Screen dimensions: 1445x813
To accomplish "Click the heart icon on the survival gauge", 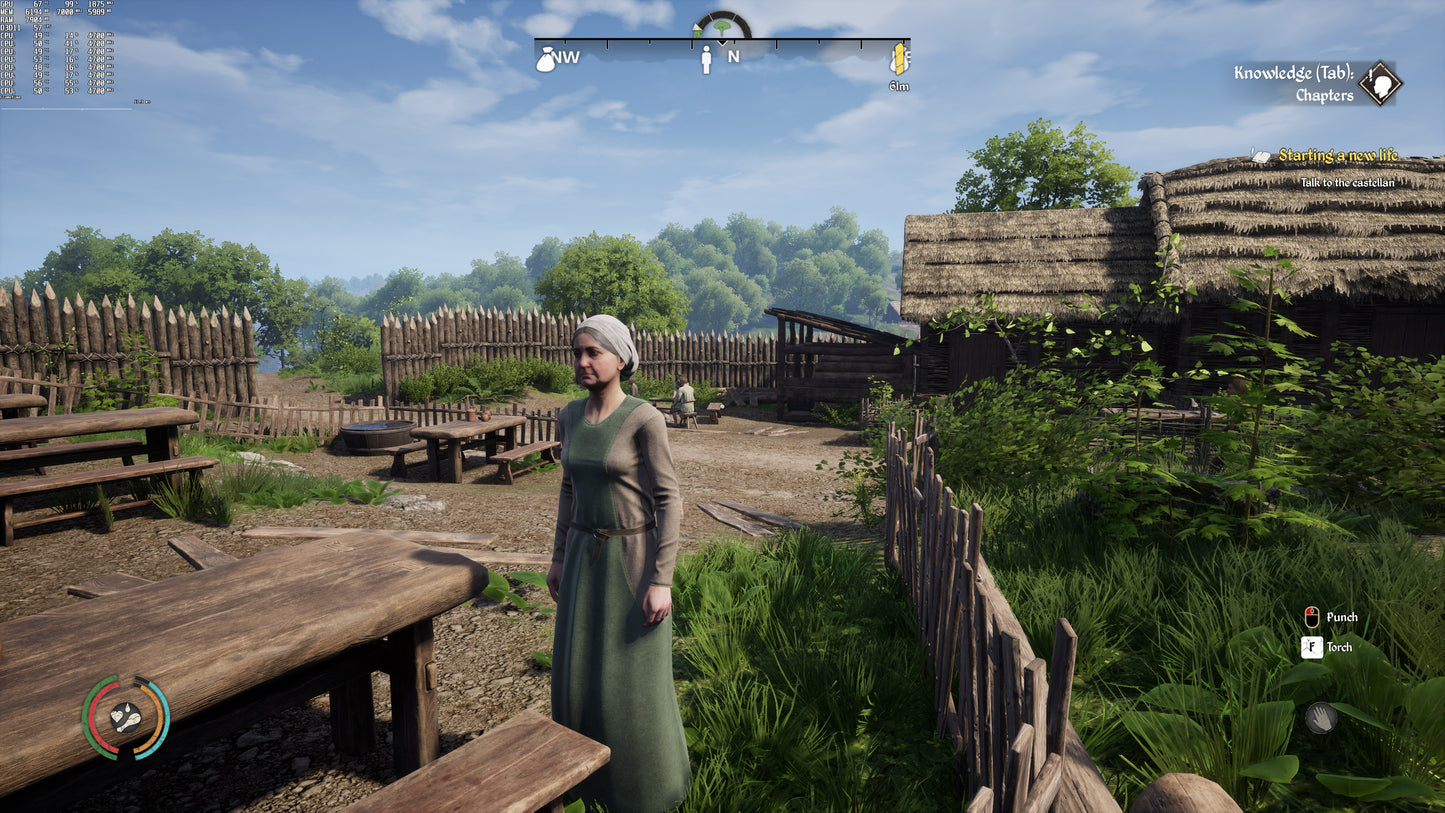I will pyautogui.click(x=117, y=717).
